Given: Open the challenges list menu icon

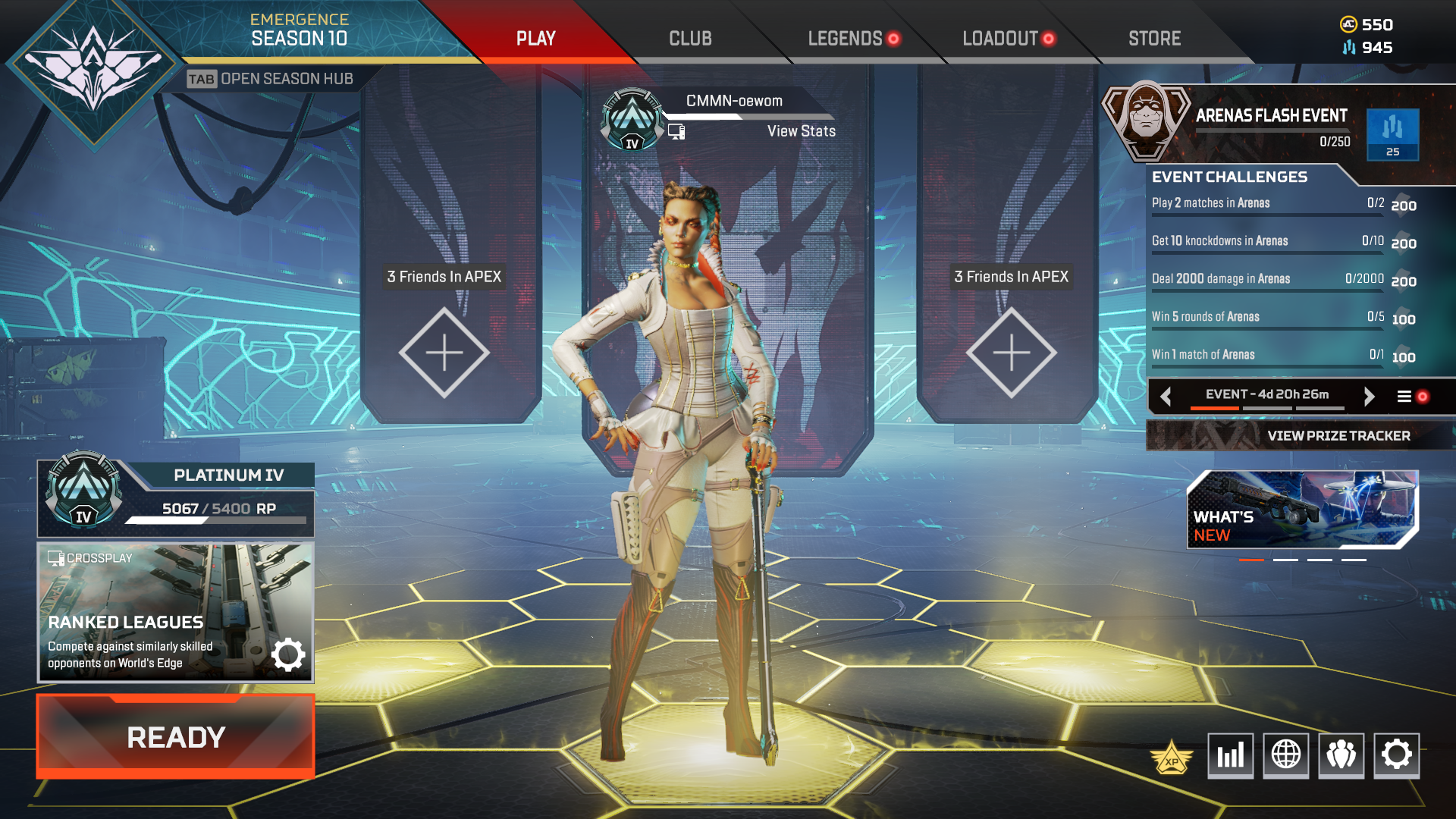Looking at the screenshot, I should coord(1404,396).
